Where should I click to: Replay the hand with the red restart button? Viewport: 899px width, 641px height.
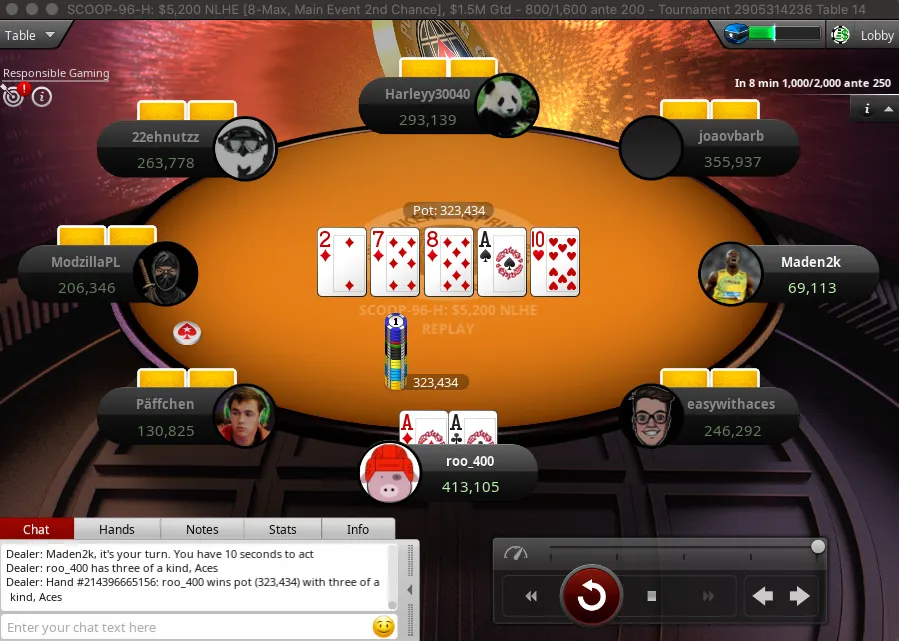pyautogui.click(x=591, y=597)
